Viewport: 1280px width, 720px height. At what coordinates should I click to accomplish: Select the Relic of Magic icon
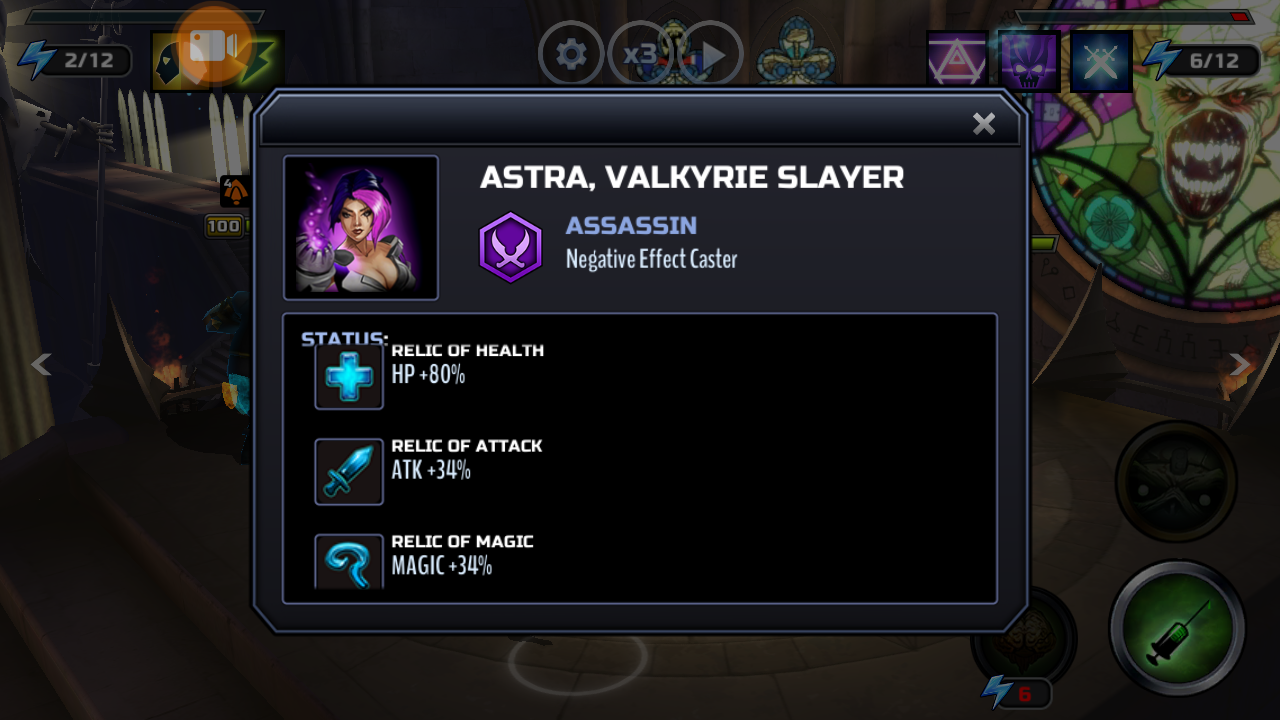(x=349, y=562)
